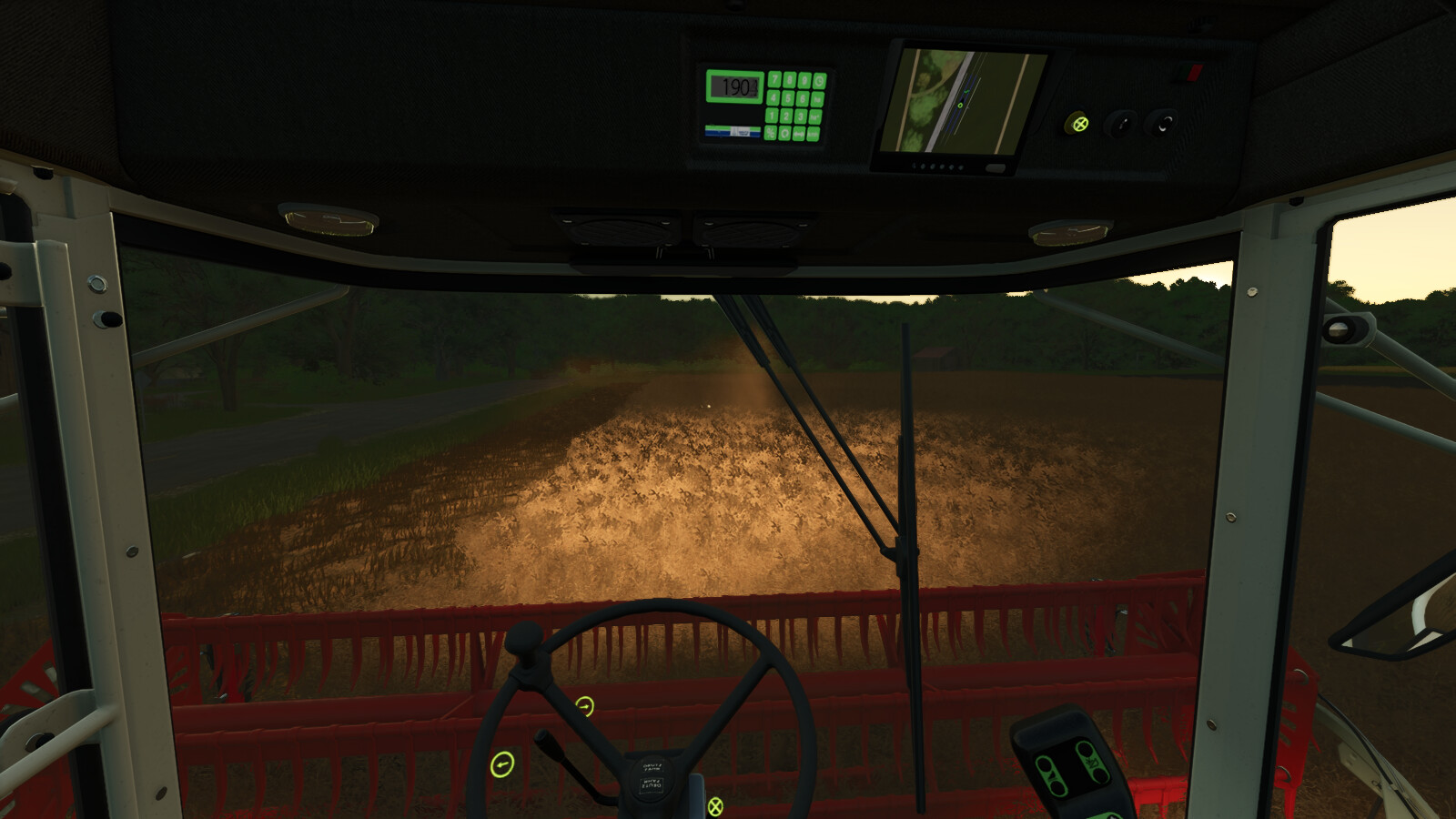The width and height of the screenshot is (1456, 819).
Task: Toggle the crossed-circle marker on overhead console knob
Action: pyautogui.click(x=1079, y=124)
